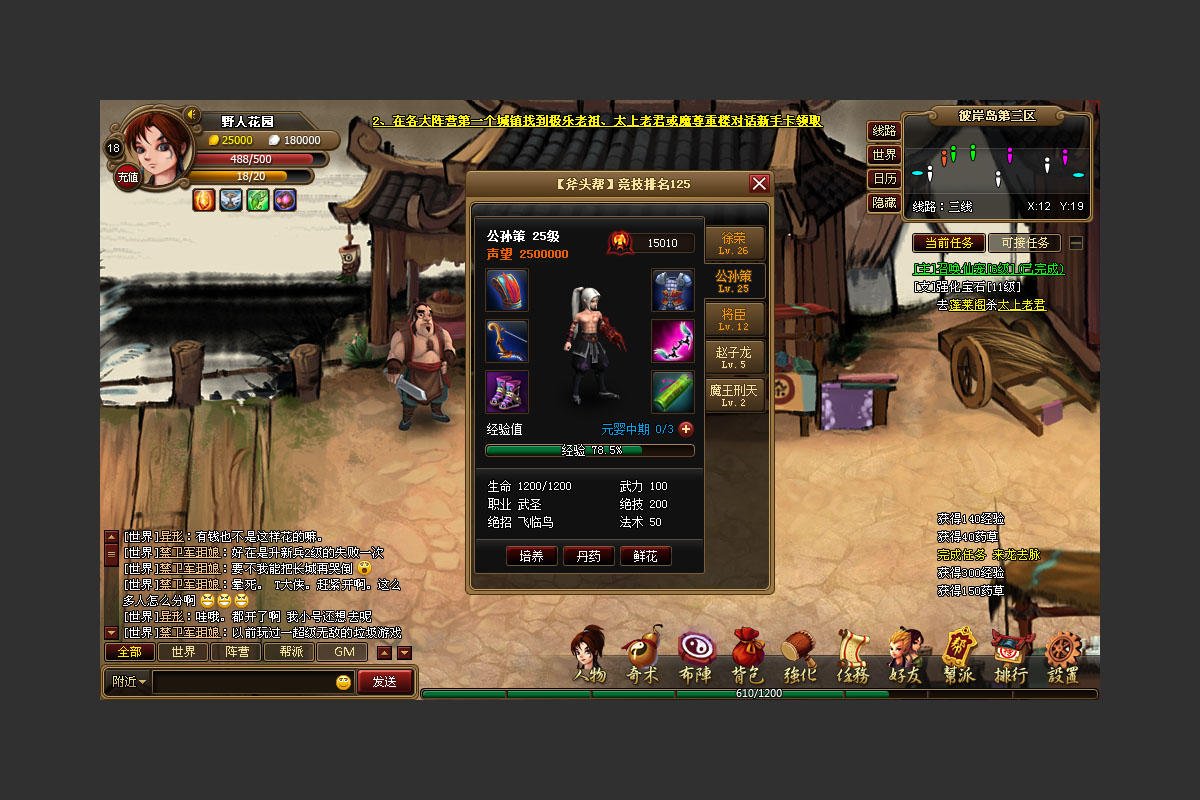This screenshot has height=800, width=1200.
Task: Click the 培养 train button
Action: coord(531,556)
